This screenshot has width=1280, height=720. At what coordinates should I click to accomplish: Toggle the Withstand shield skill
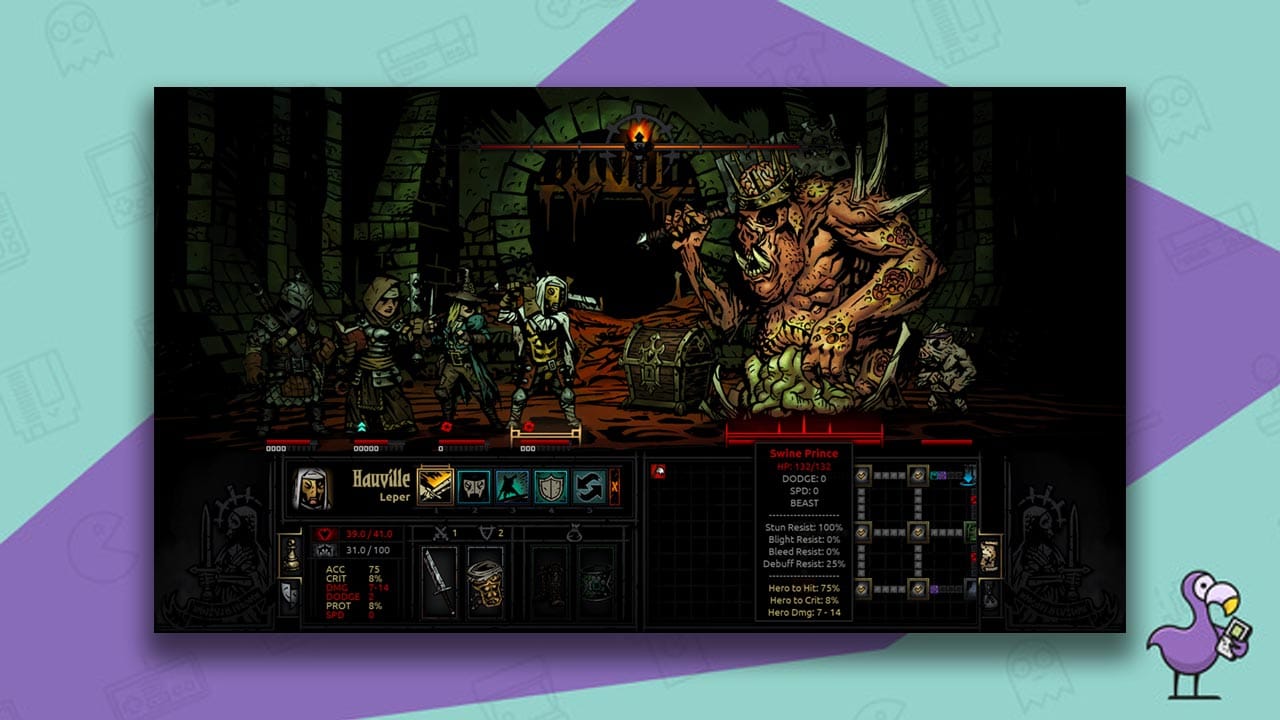(x=552, y=487)
